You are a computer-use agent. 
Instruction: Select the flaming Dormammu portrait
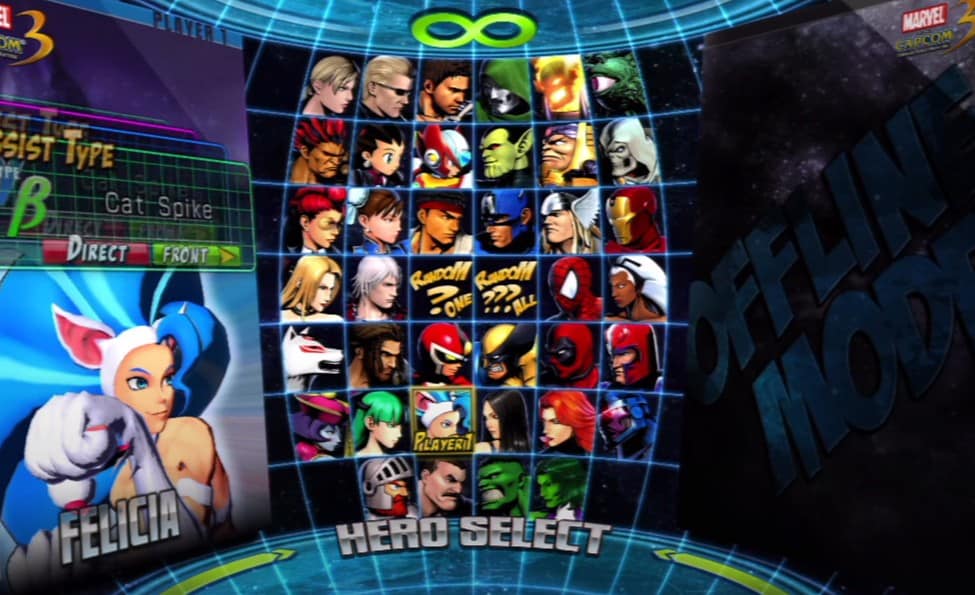point(561,86)
